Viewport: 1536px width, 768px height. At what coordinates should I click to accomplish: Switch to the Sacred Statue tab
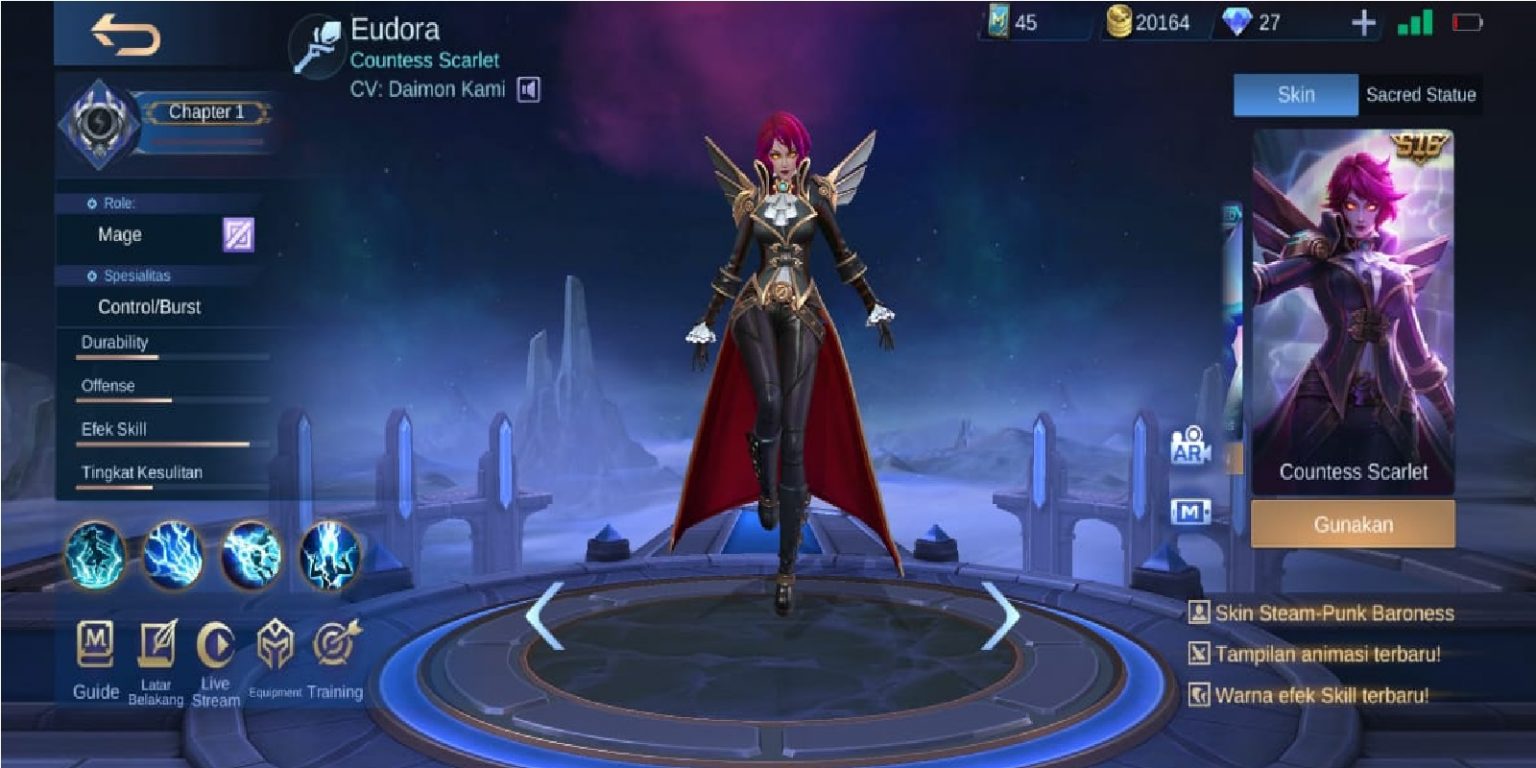pyautogui.click(x=1420, y=95)
